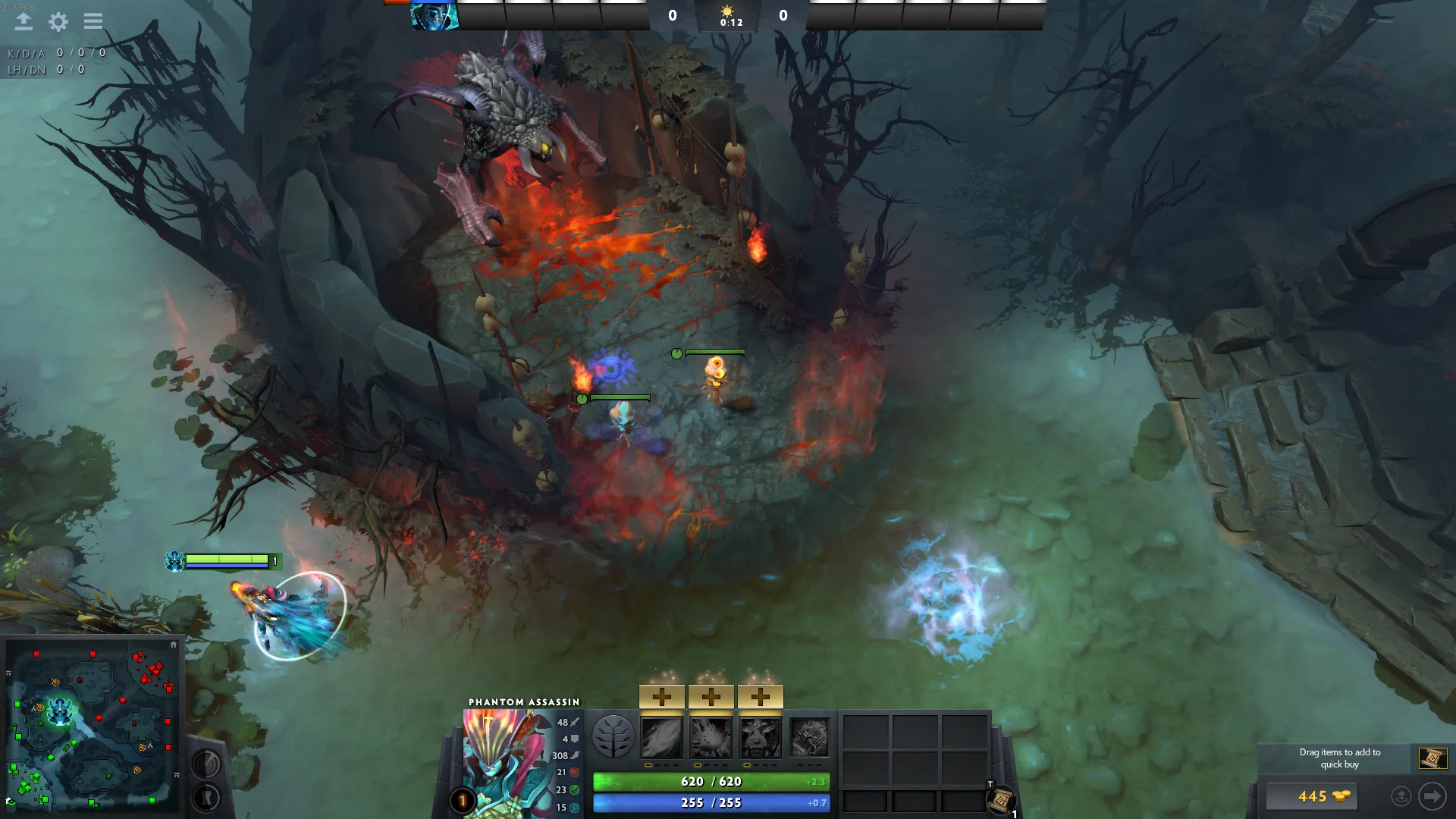
Task: Use the Town Portal Scroll slot
Action: [1001, 800]
